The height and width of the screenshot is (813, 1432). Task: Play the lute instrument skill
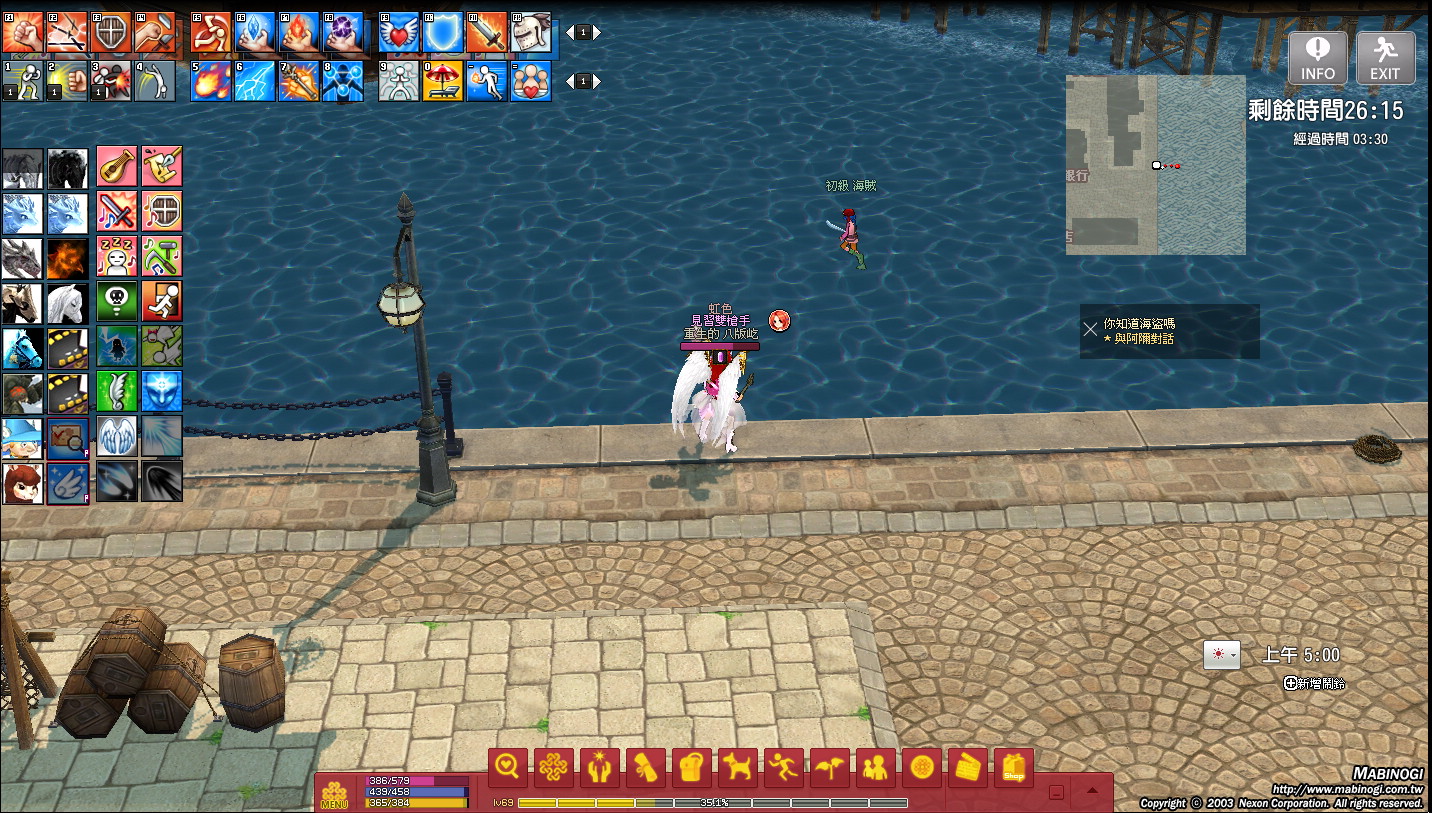click(x=117, y=165)
